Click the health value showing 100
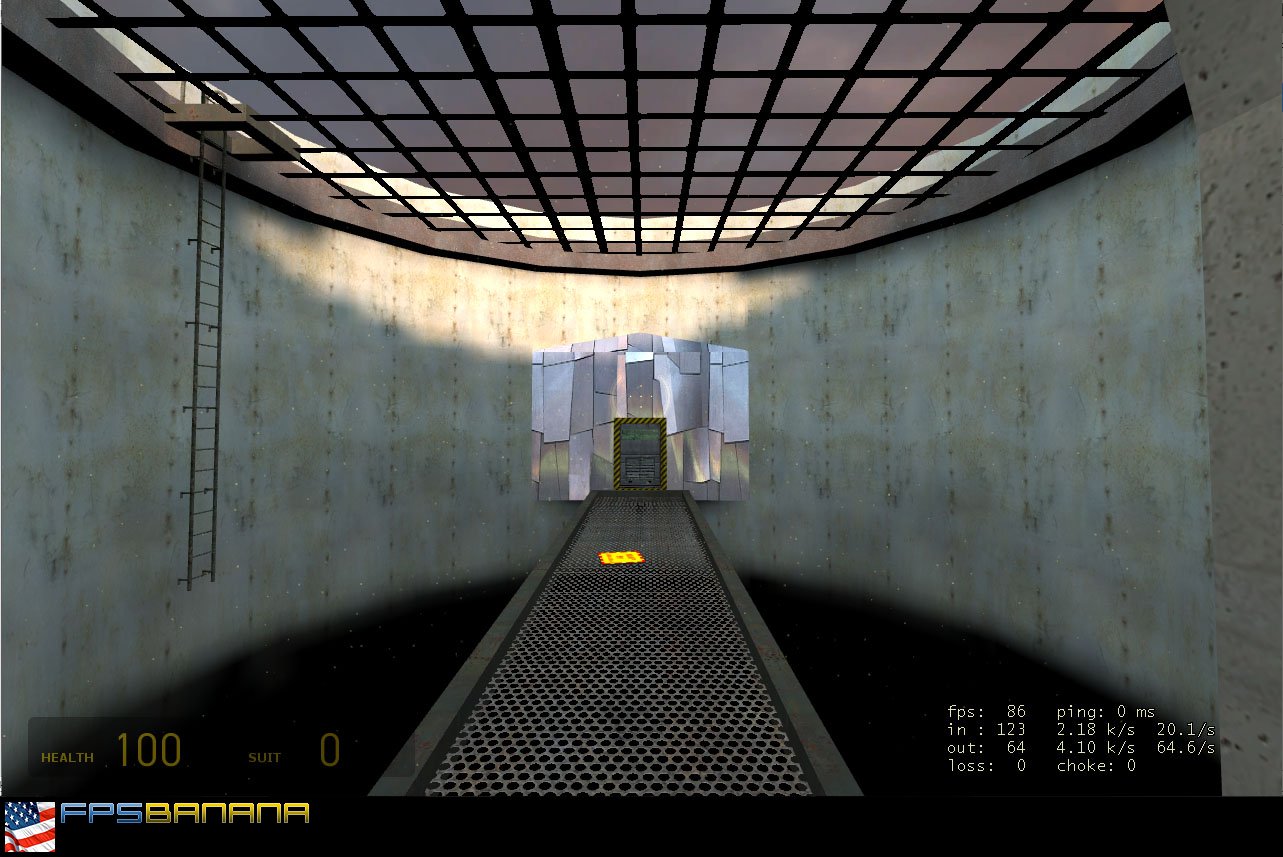This screenshot has width=1283, height=857. click(150, 748)
